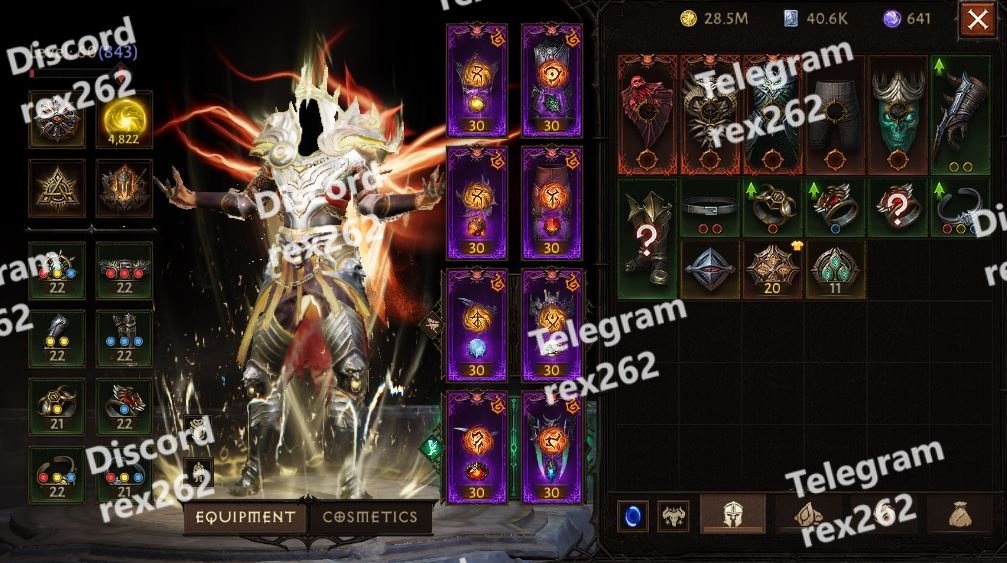Switch to the money bag inventory tab

click(959, 515)
